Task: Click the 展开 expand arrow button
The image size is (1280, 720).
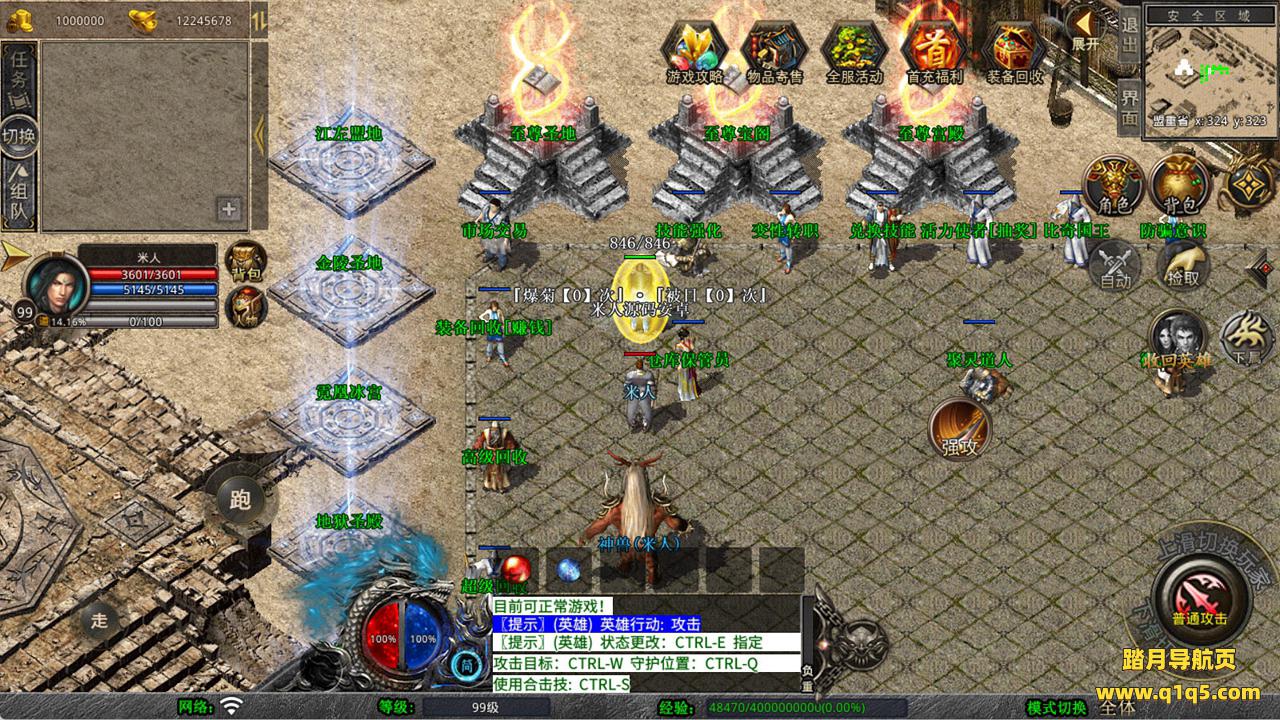Action: [x=1084, y=28]
